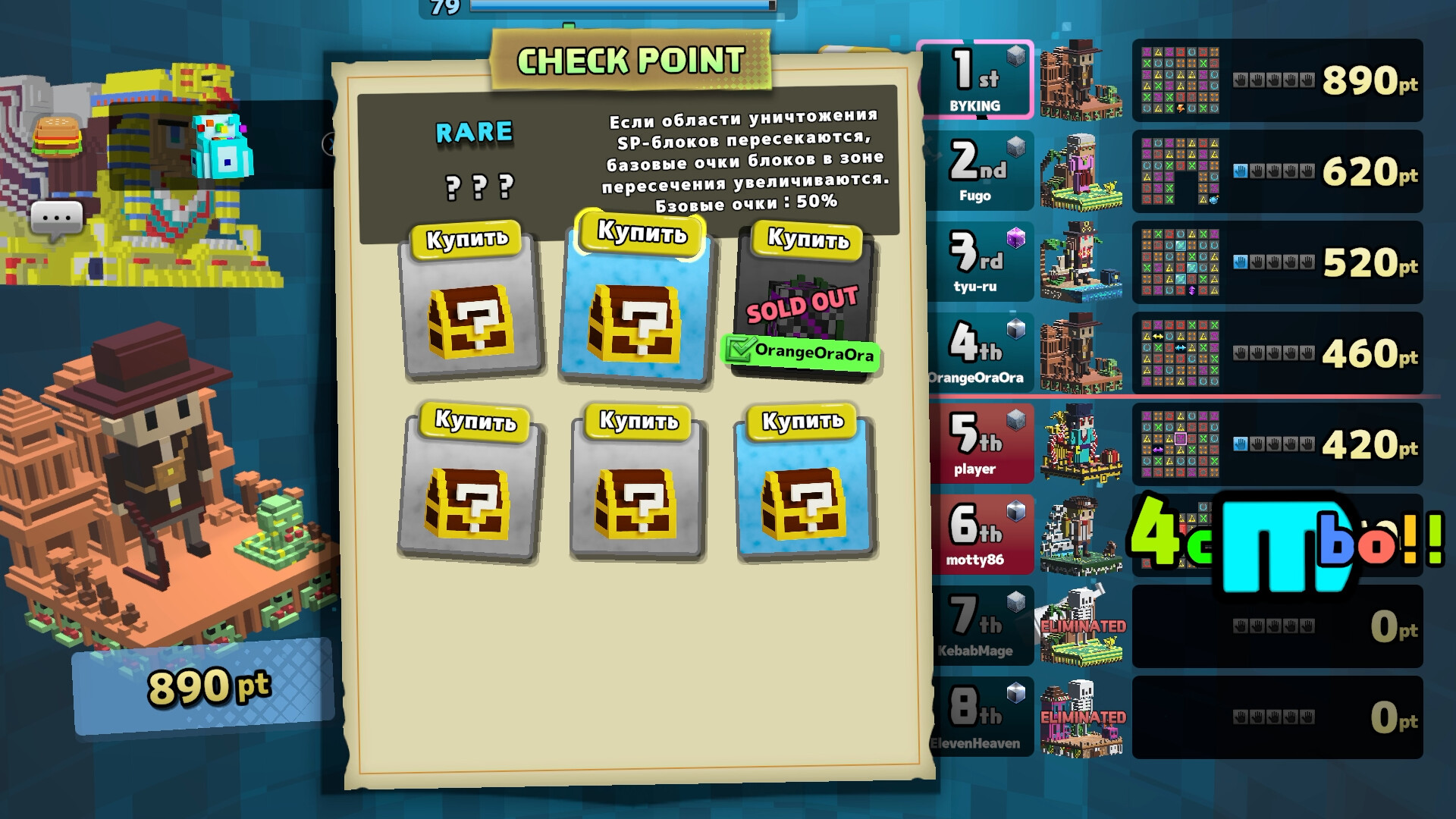This screenshot has width=1456, height=819.
Task: Select the purple gem icon next to tyu-ru's rank
Action: pyautogui.click(x=1018, y=237)
